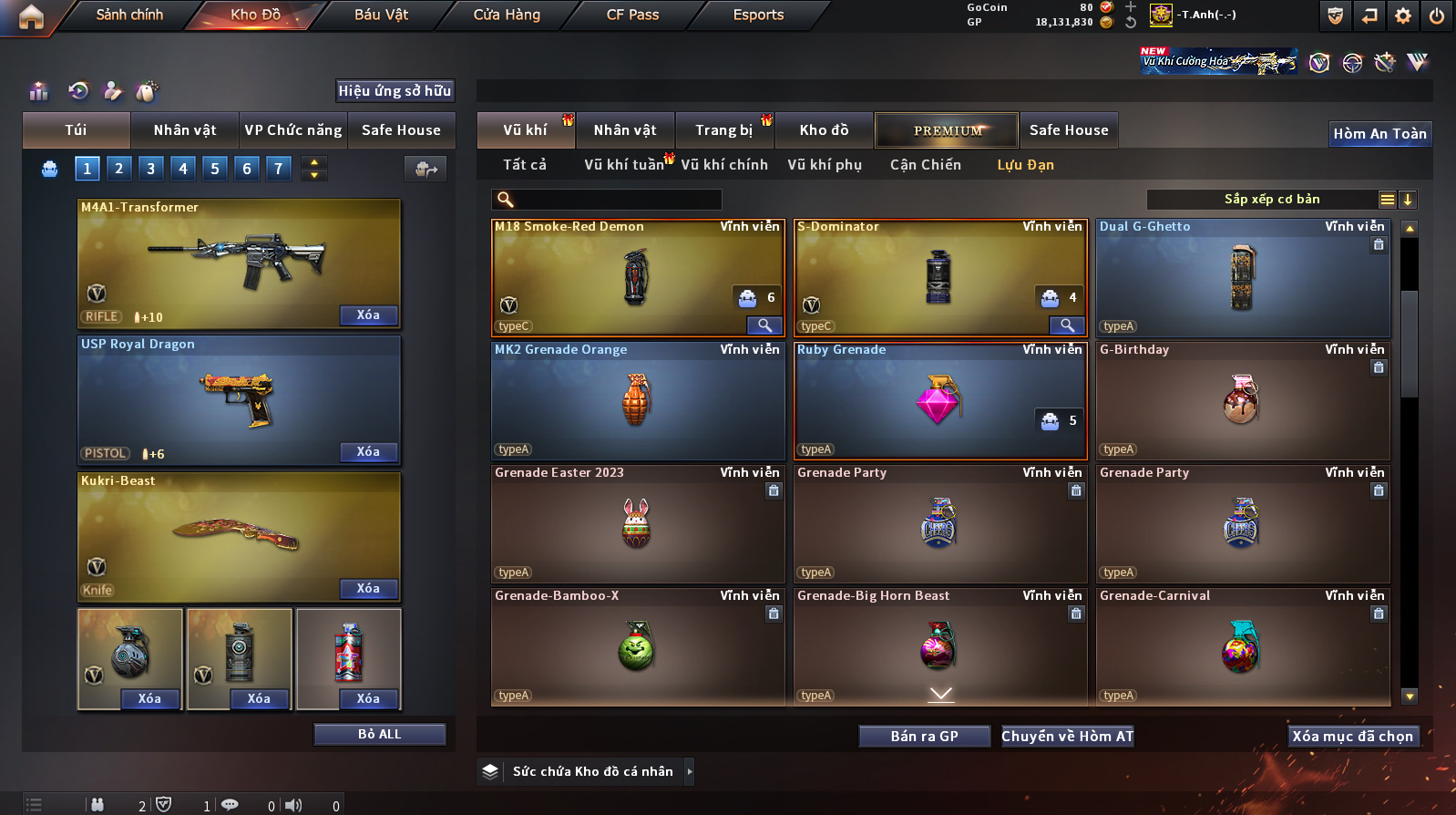This screenshot has height=815, width=1456.
Task: Open the CF Pass menu
Action: (x=632, y=15)
